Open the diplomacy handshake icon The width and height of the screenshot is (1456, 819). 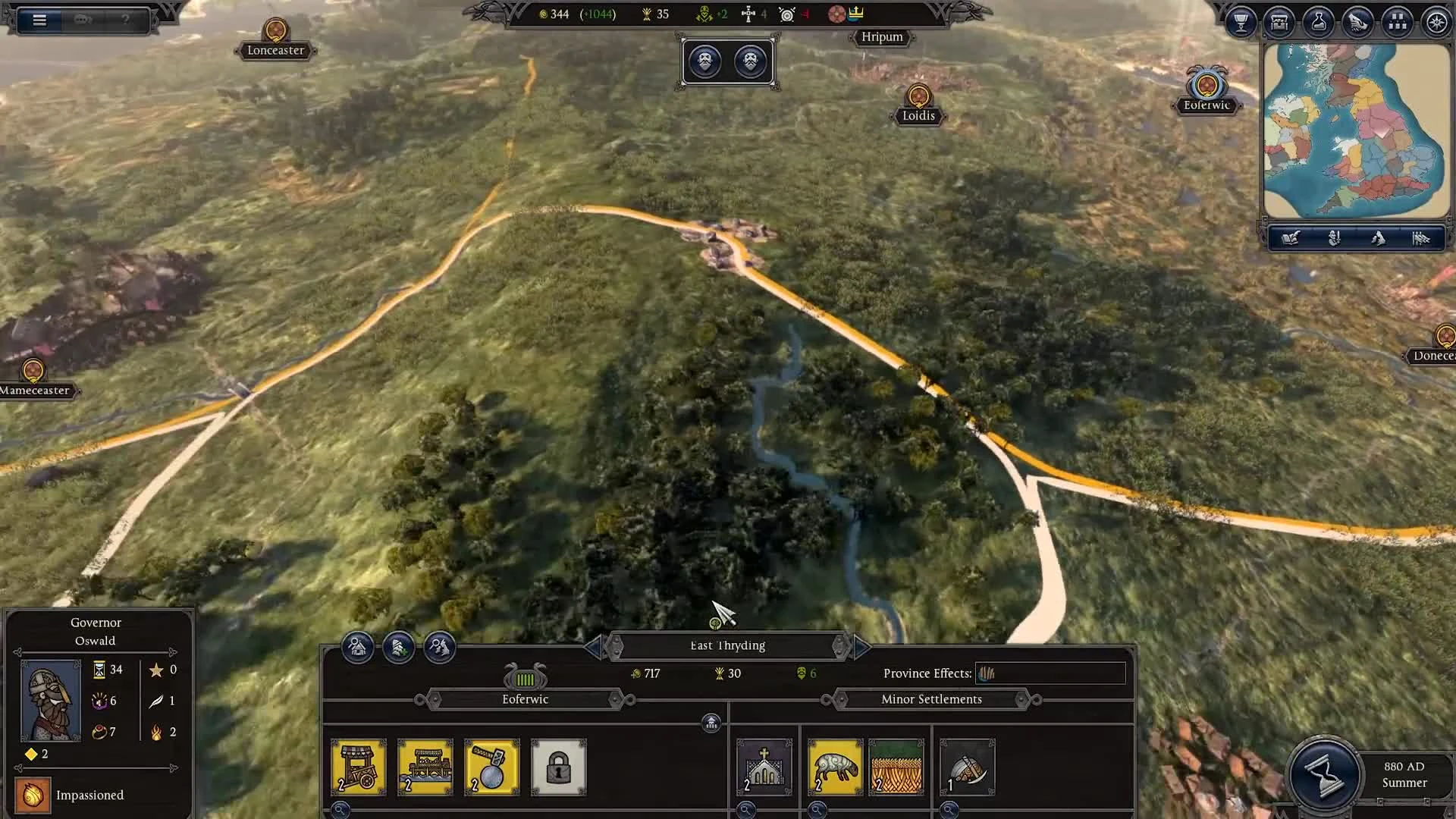(1358, 23)
